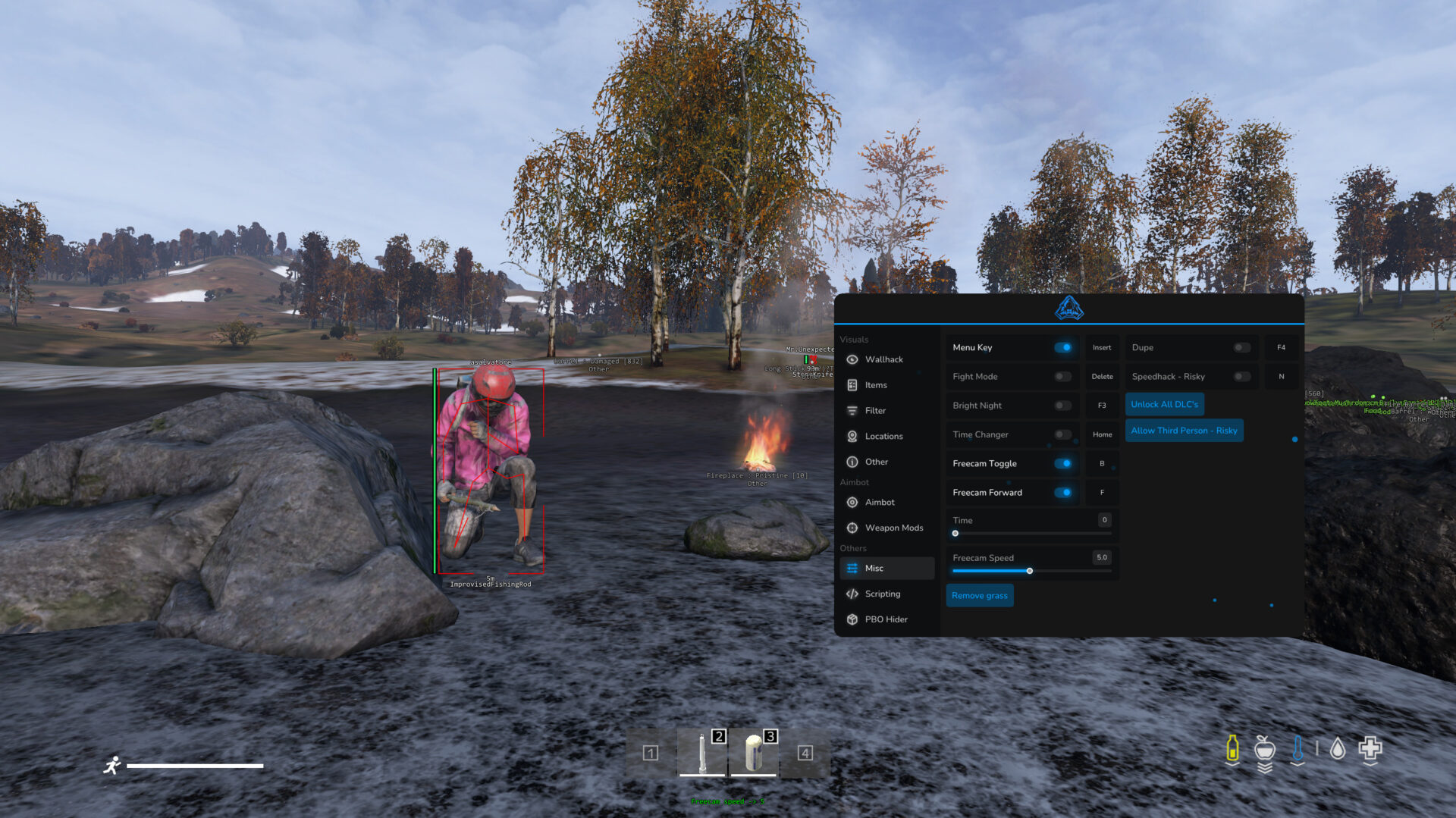Click Allow Third Person - Risky

[1184, 430]
